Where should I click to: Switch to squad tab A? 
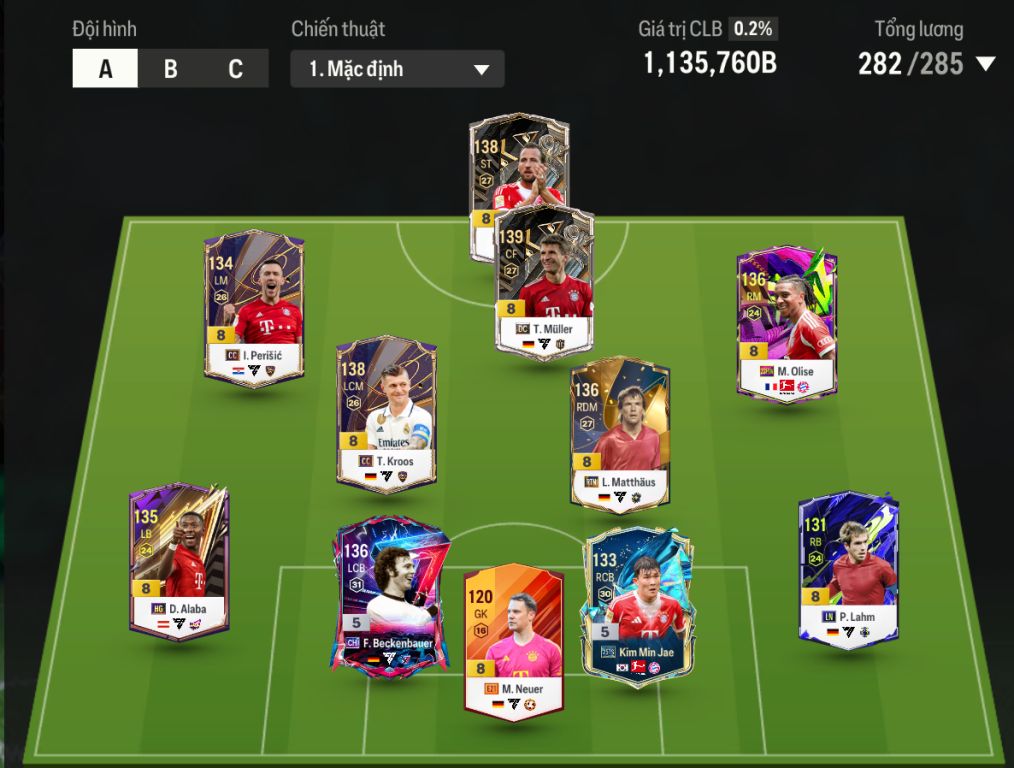(105, 69)
